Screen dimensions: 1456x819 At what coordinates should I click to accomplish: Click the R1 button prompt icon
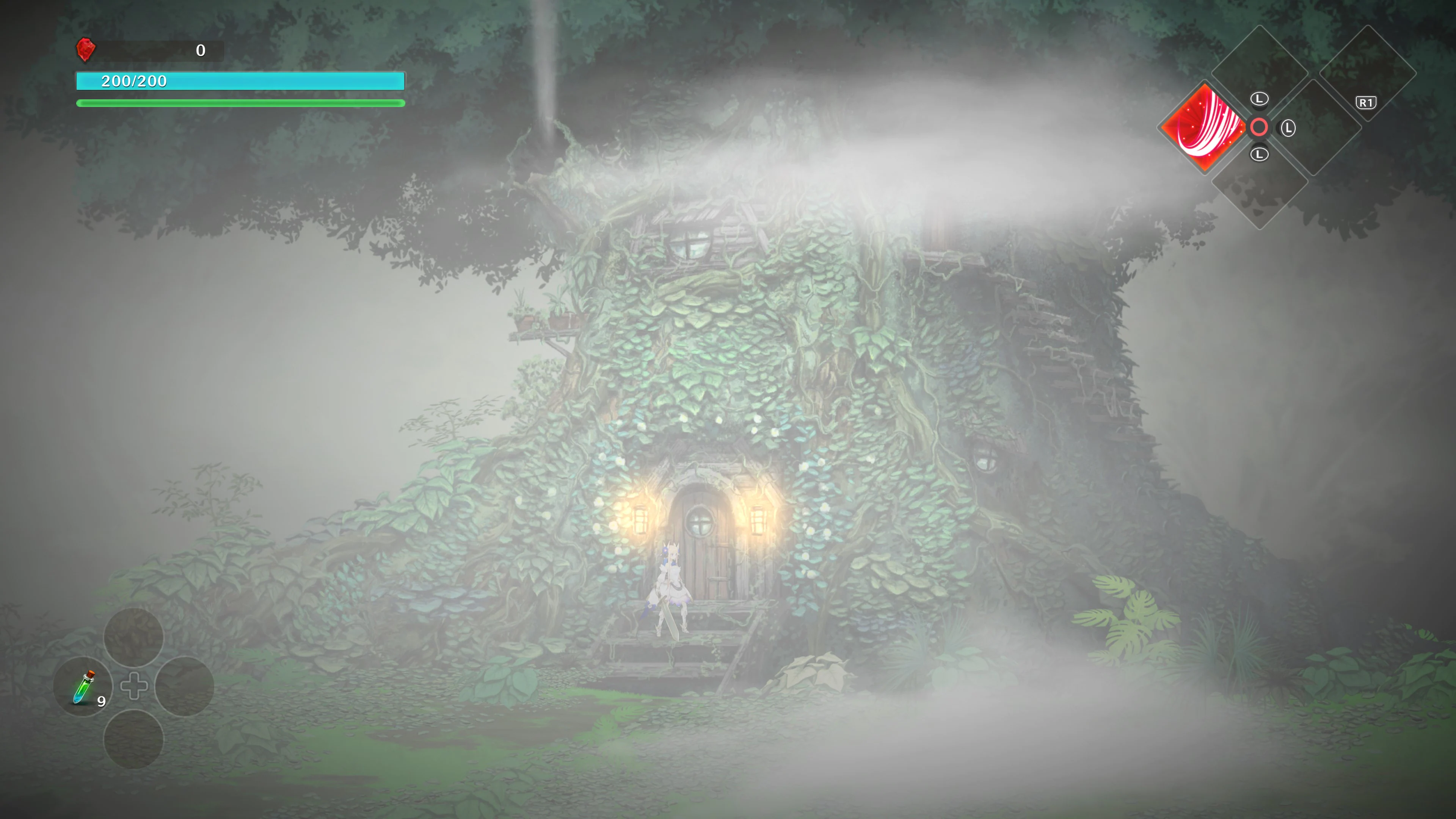point(1367,102)
